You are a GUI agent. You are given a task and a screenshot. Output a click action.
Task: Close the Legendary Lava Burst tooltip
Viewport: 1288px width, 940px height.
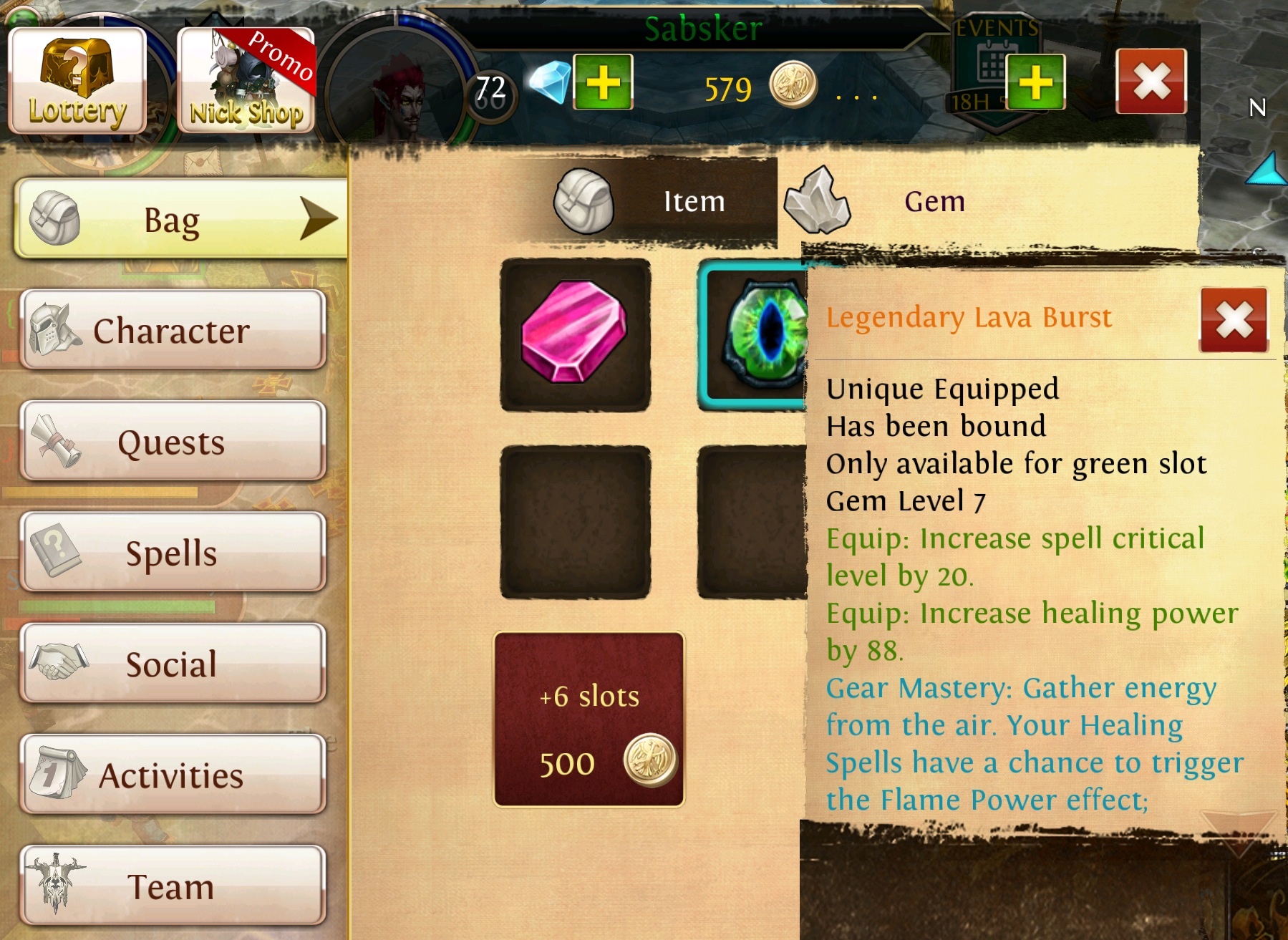(1234, 319)
